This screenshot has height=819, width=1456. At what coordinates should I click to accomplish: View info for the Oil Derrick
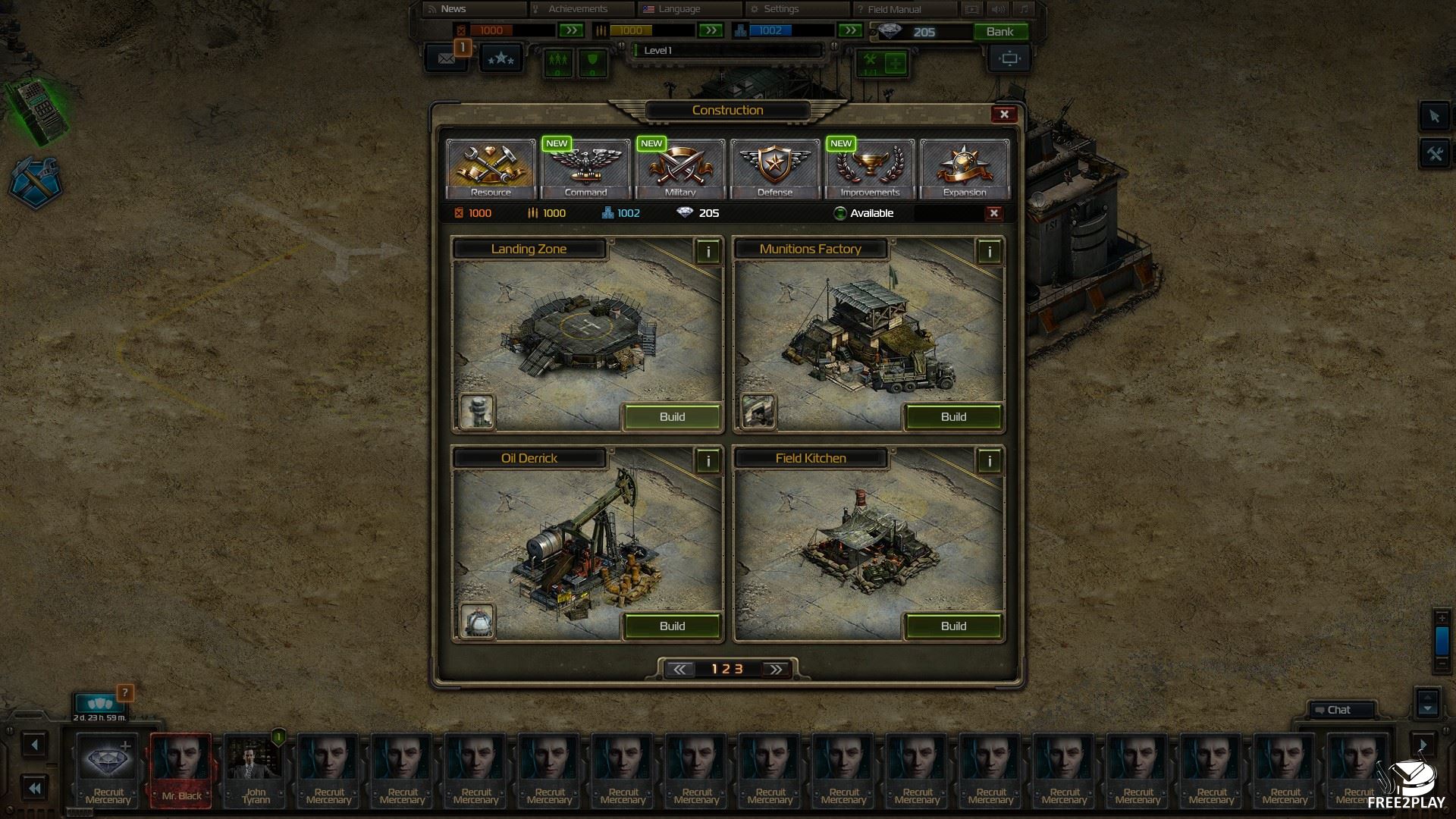(x=708, y=461)
